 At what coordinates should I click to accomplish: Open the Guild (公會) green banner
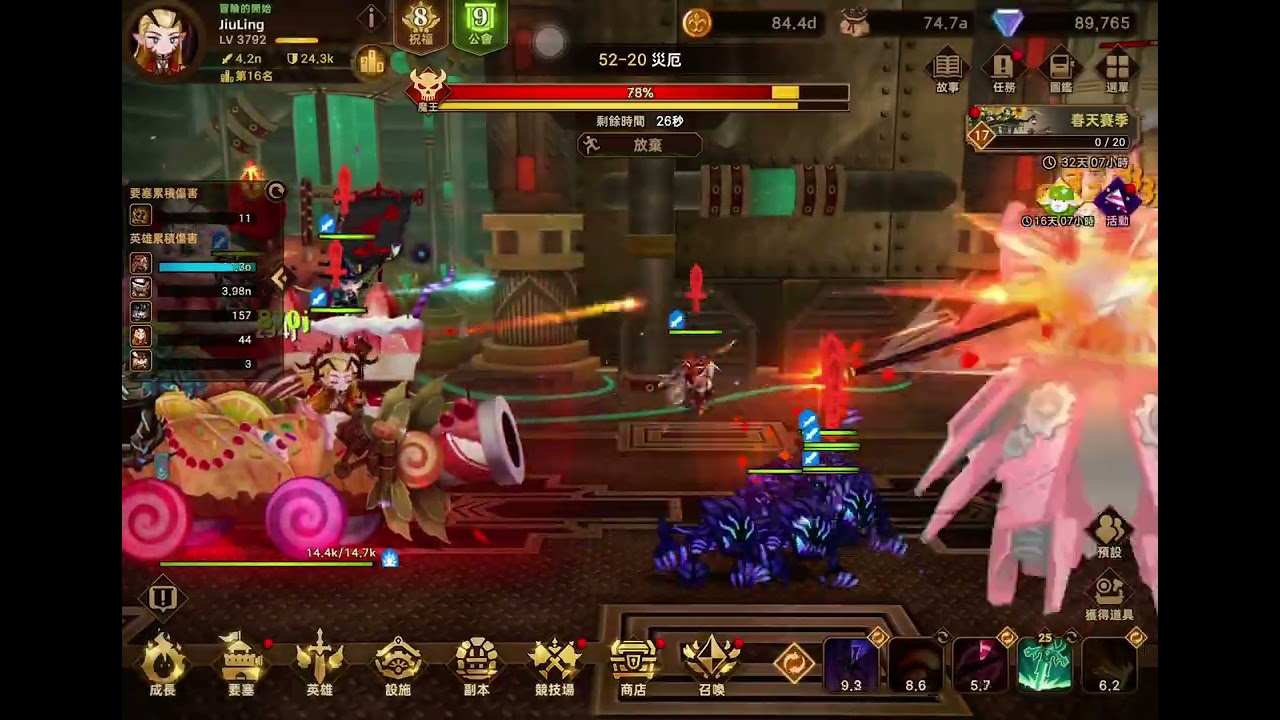click(x=480, y=25)
